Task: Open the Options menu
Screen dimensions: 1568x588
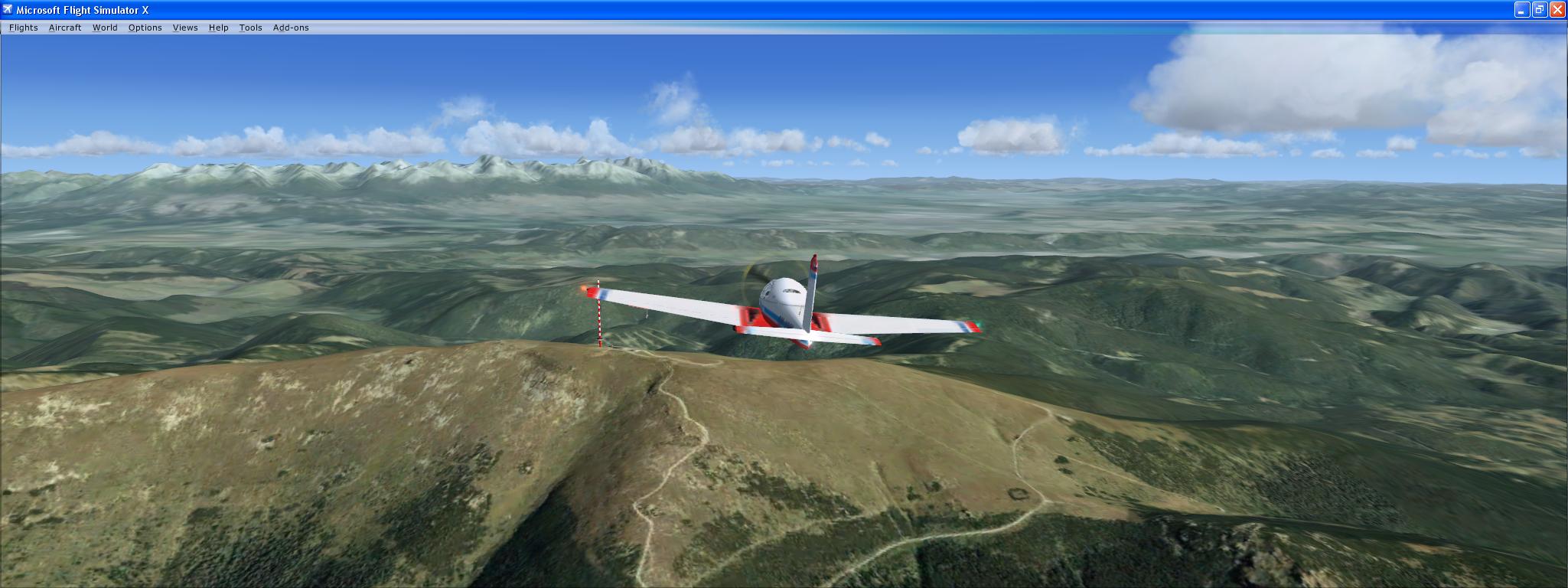Action: [145, 28]
